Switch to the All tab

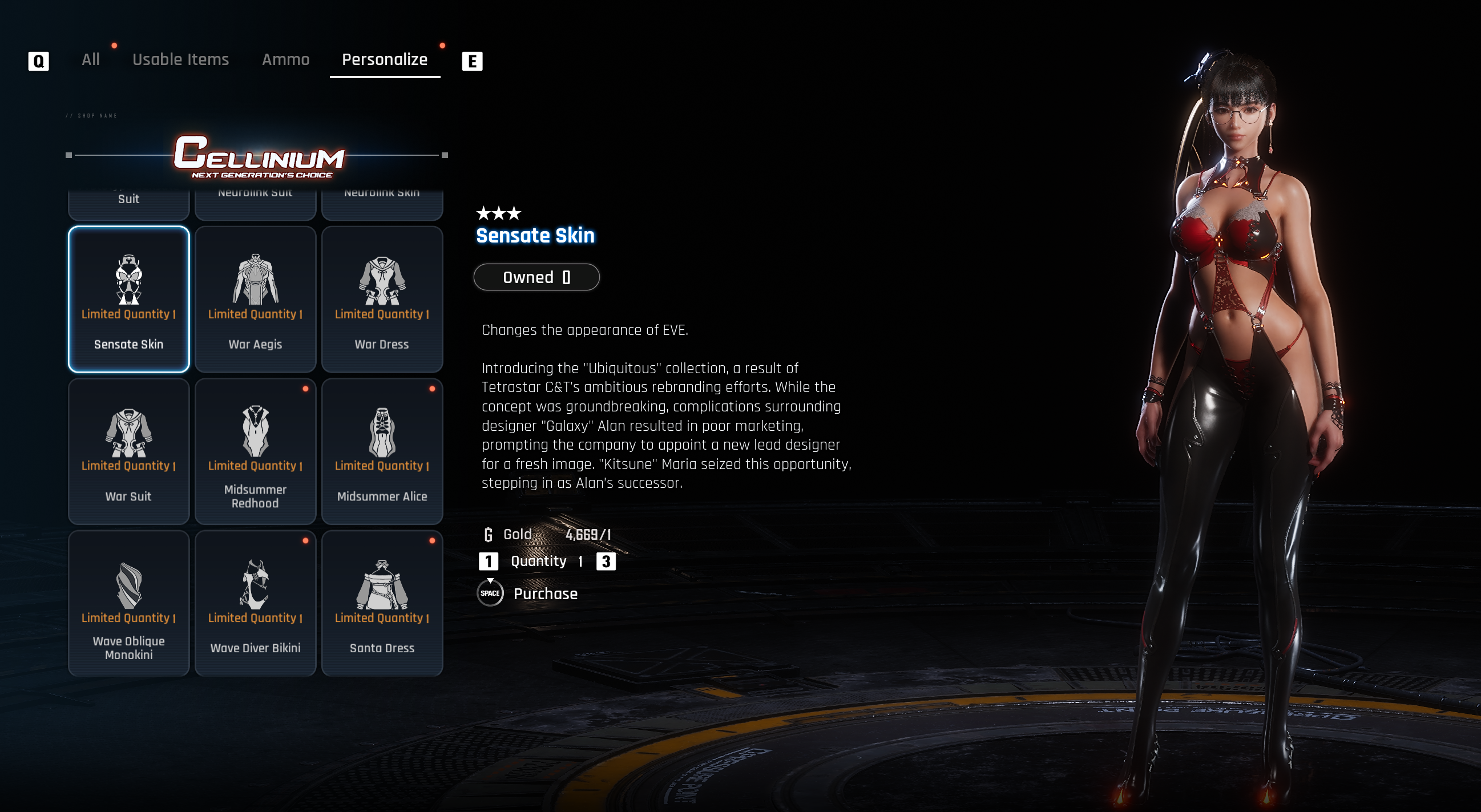[90, 60]
